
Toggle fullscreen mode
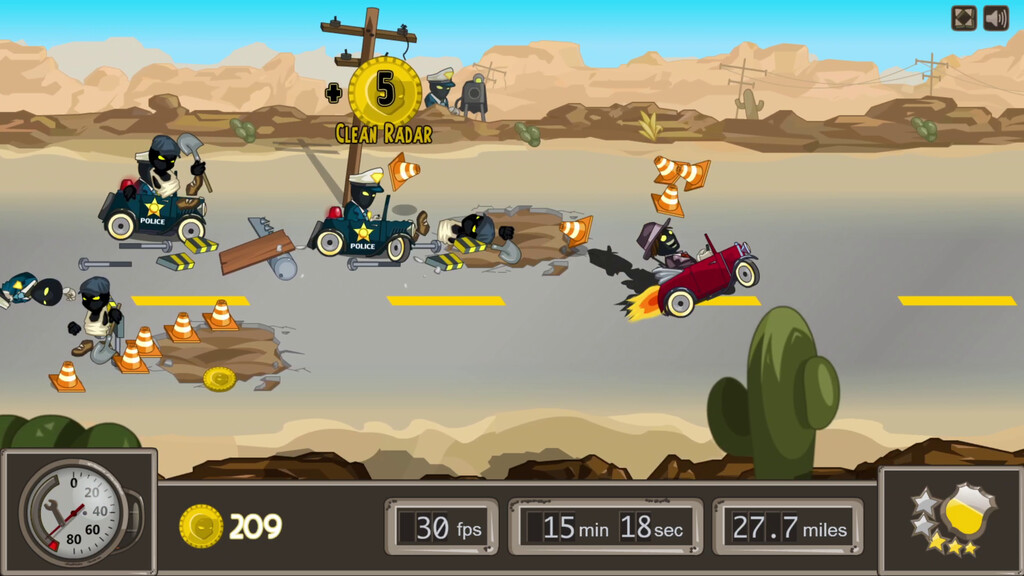tap(963, 18)
